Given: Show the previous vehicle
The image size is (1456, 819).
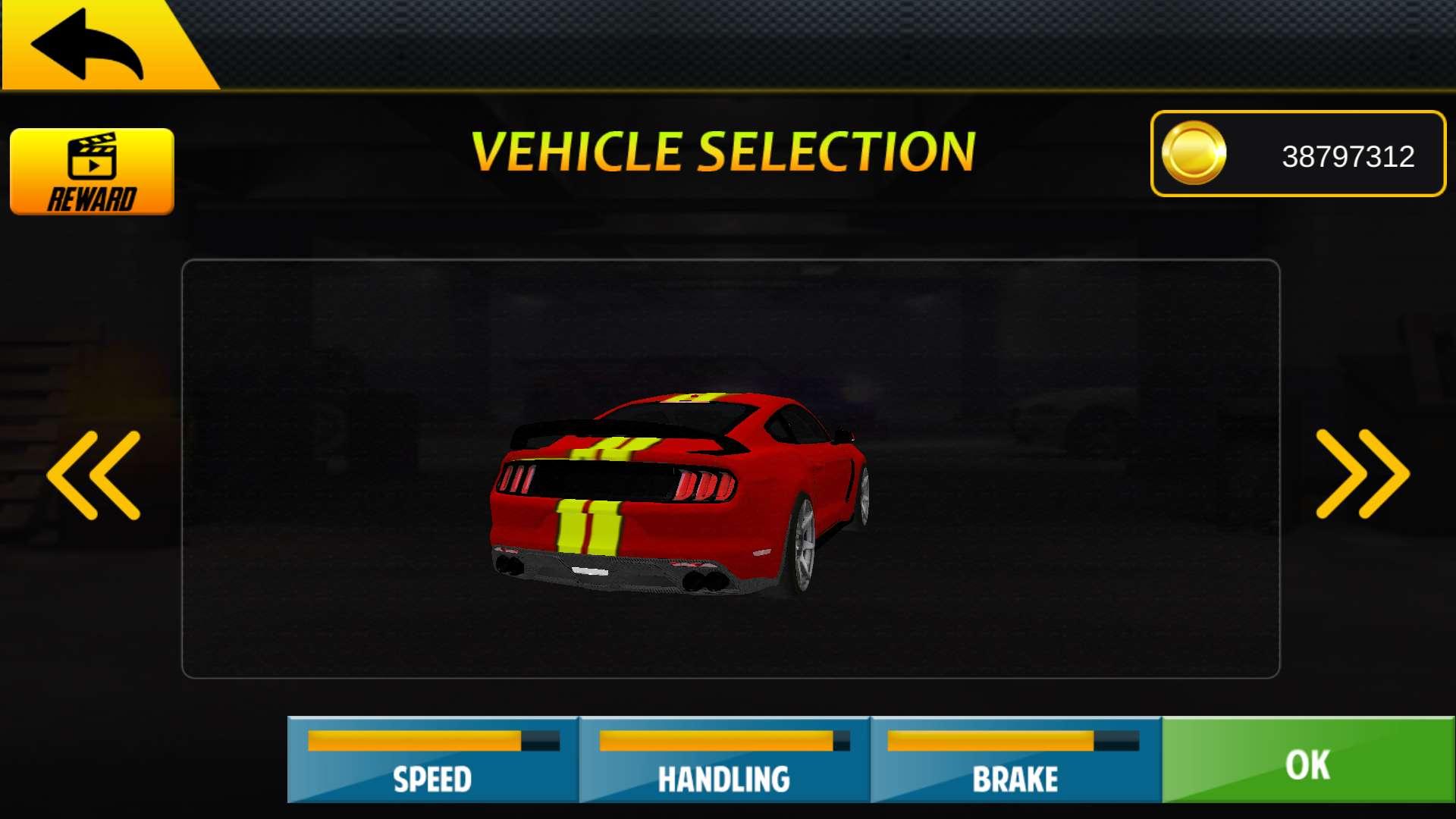Looking at the screenshot, I should (94, 475).
